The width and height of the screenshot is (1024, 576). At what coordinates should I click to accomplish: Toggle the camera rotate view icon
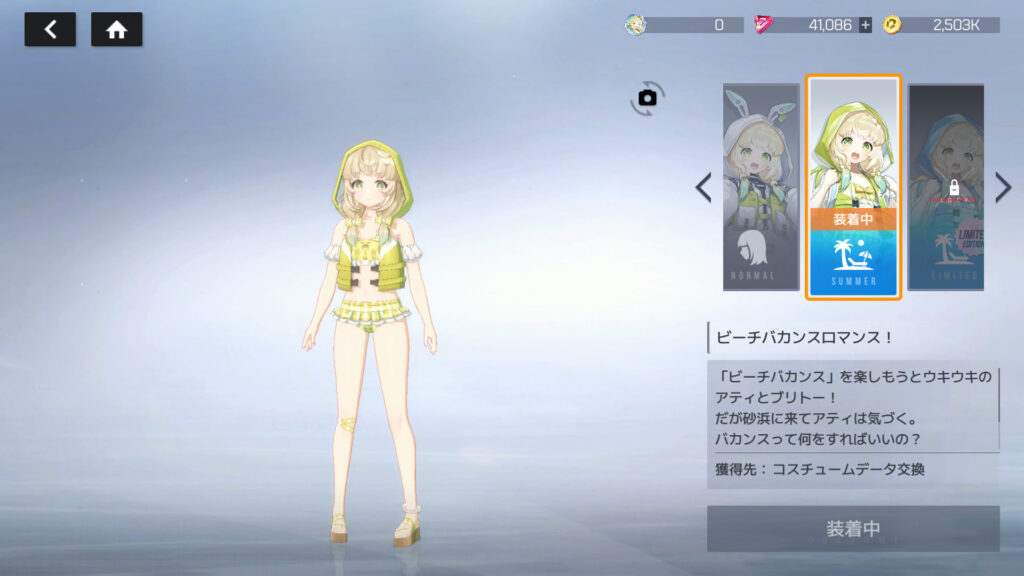point(647,98)
